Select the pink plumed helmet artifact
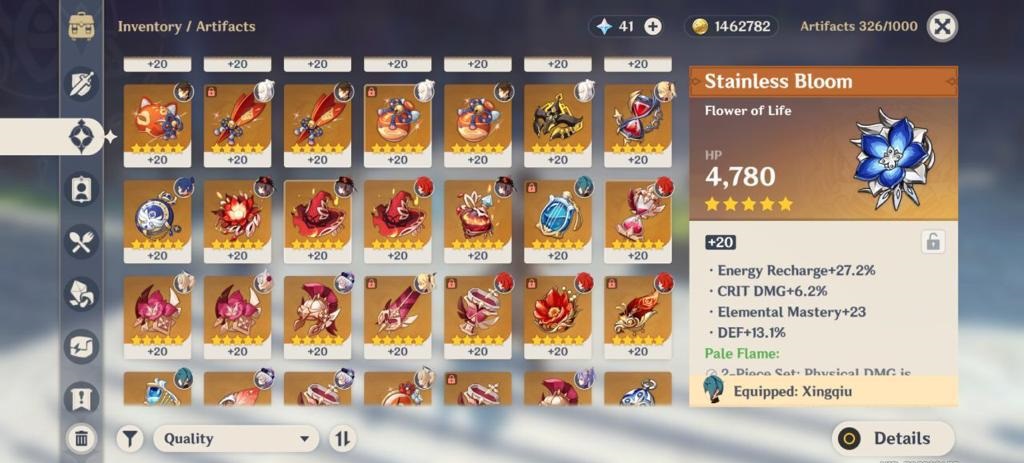Viewport: 1024px width, 463px height. 317,308
